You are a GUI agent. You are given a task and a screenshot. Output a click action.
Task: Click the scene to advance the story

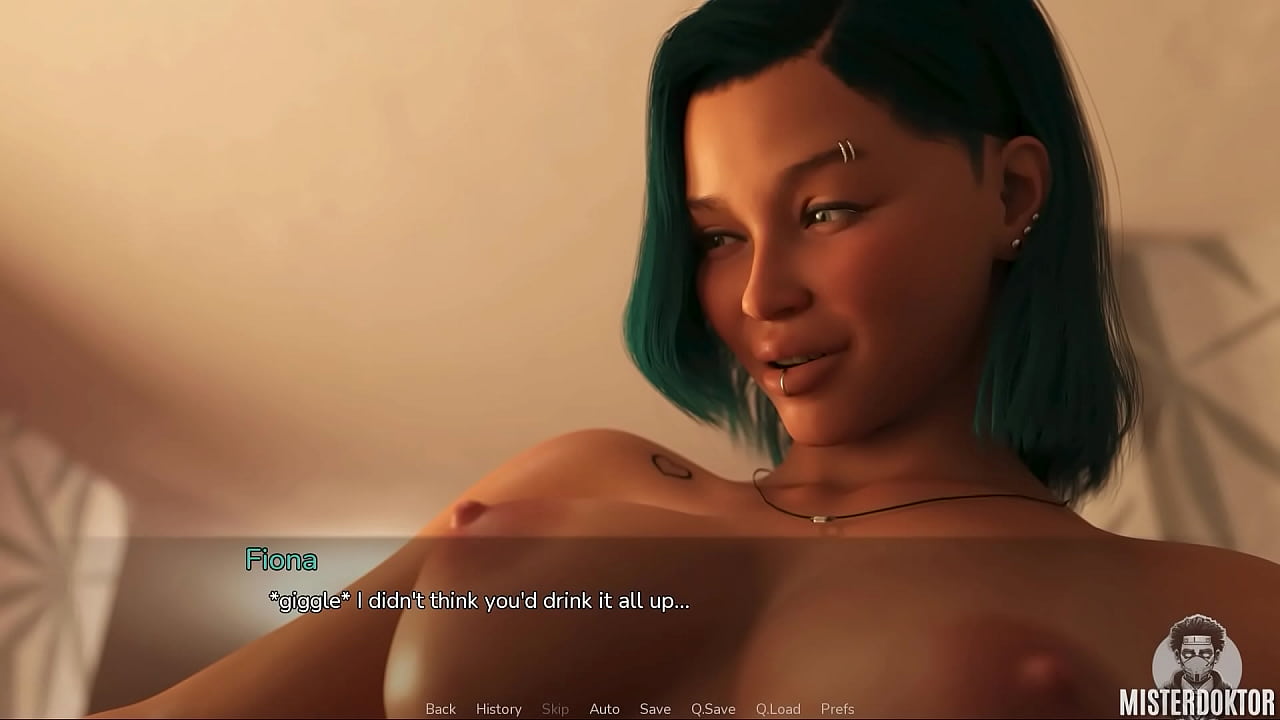[640, 300]
